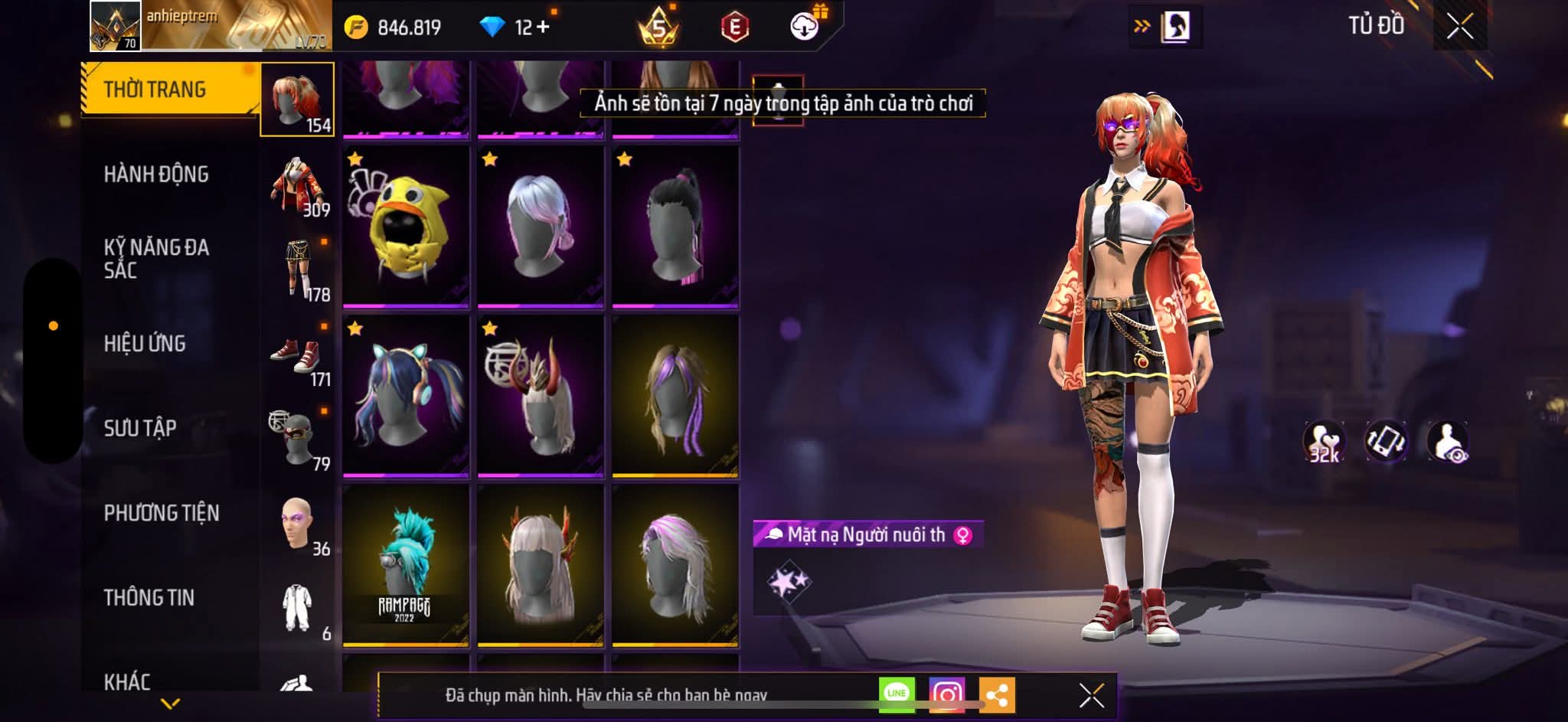Select the Rampage 2022 teal hair
The width and height of the screenshot is (1568, 722).
[x=406, y=565]
